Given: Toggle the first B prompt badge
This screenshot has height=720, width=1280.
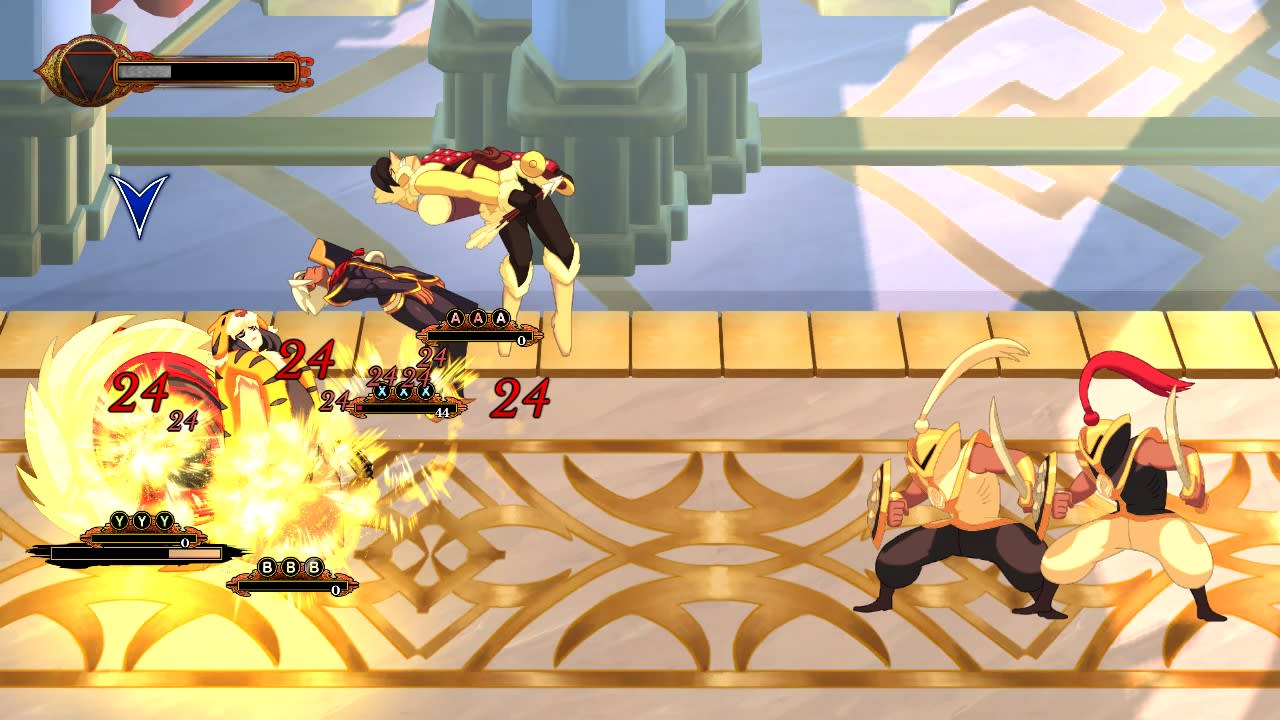Looking at the screenshot, I should [x=268, y=567].
